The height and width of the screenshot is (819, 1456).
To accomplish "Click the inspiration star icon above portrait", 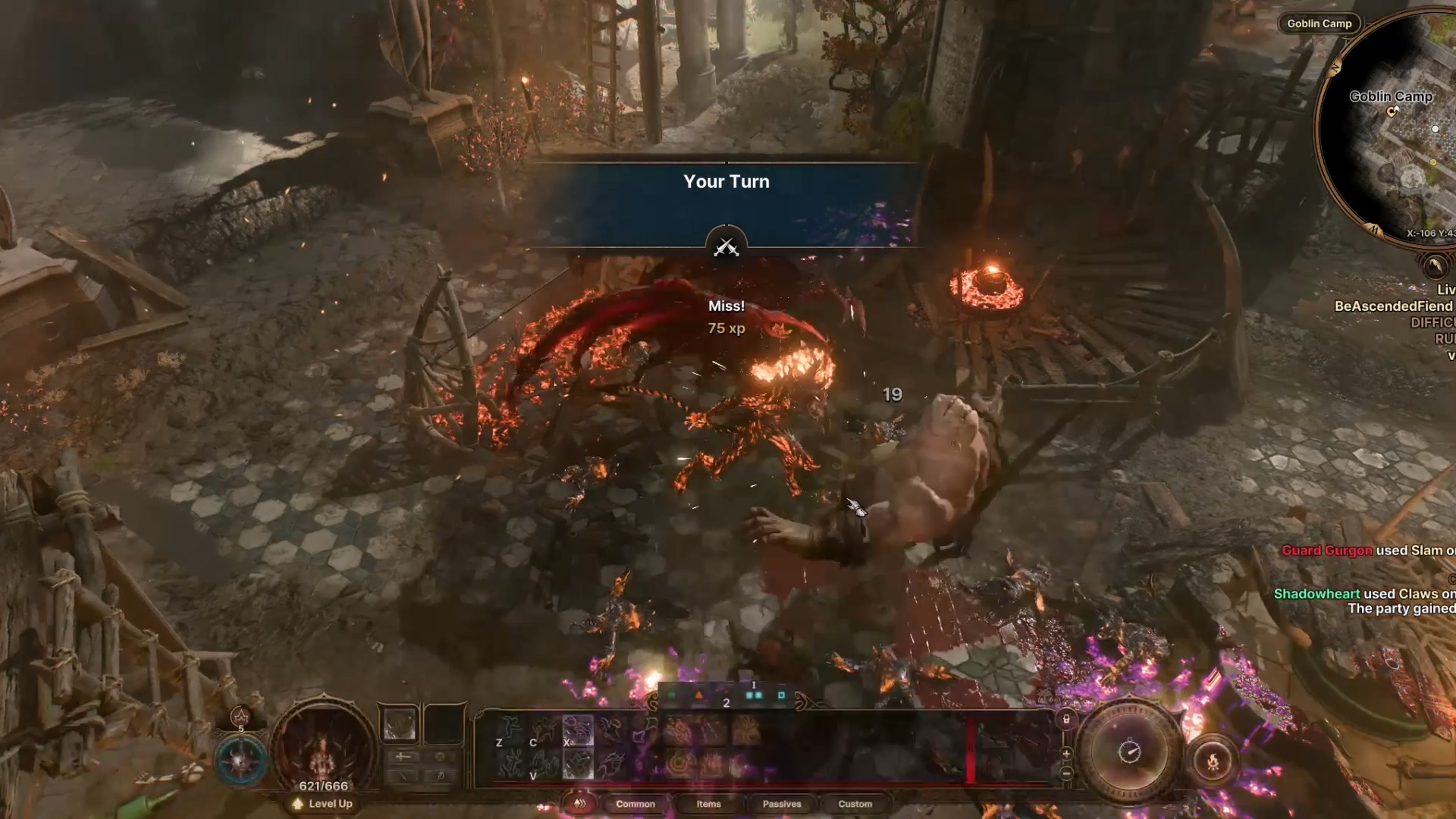I will point(240,717).
